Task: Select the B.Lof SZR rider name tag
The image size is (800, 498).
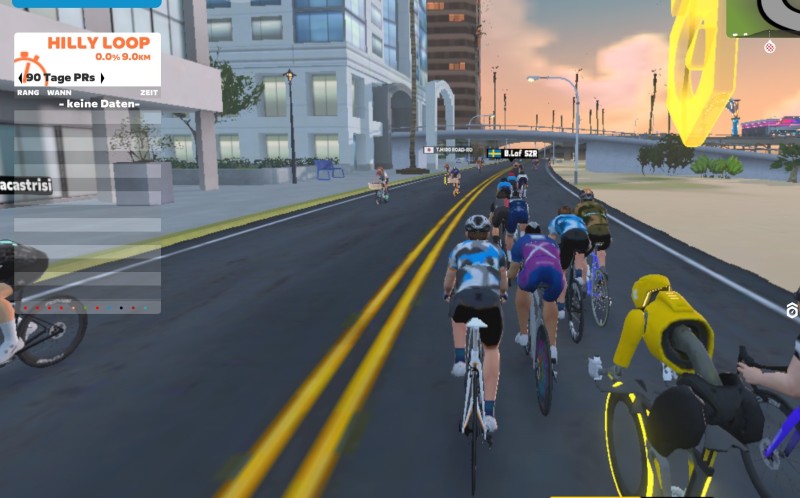Action: tap(514, 153)
